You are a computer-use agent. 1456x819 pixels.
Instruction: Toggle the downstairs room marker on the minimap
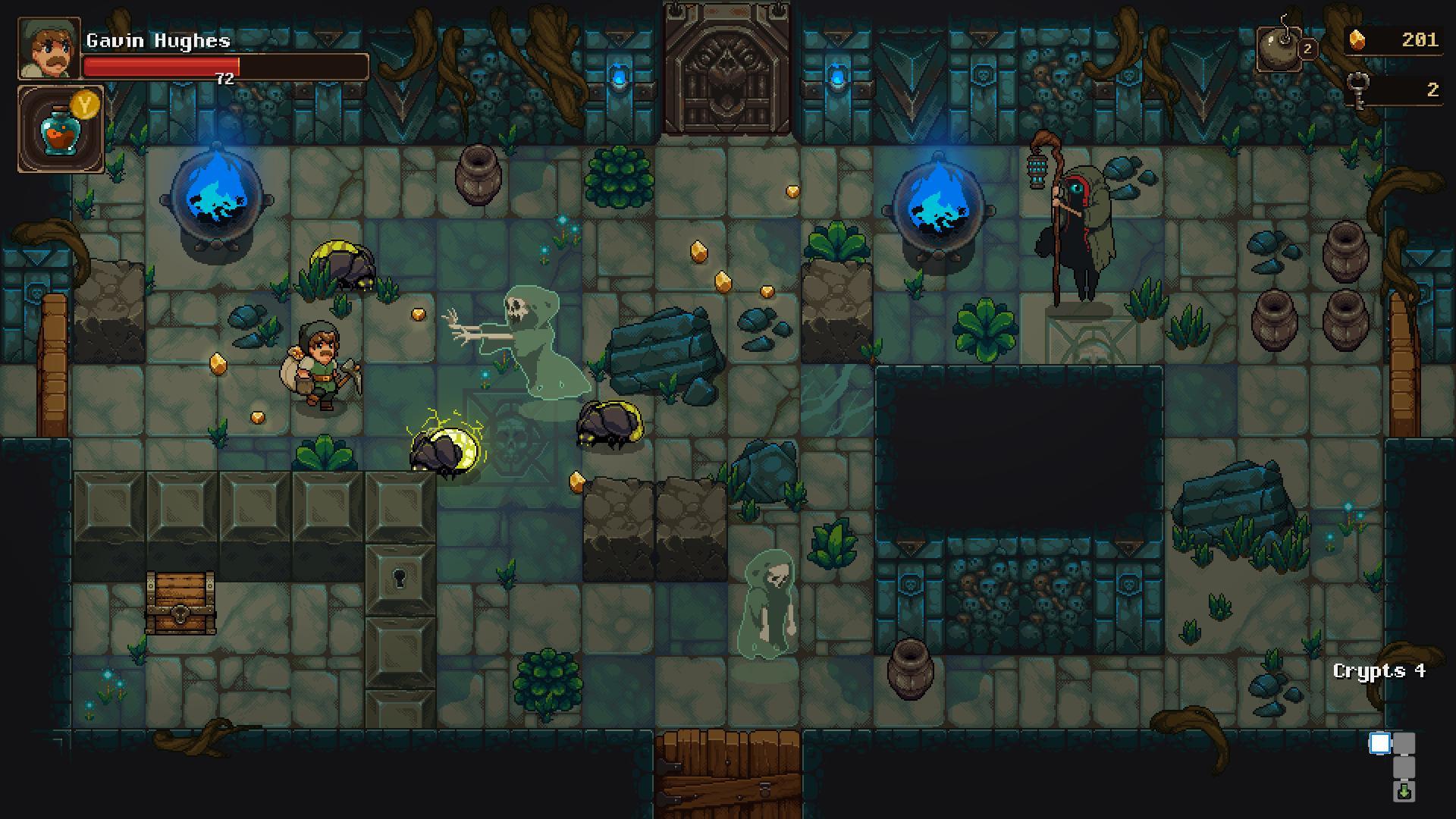pos(1404,793)
